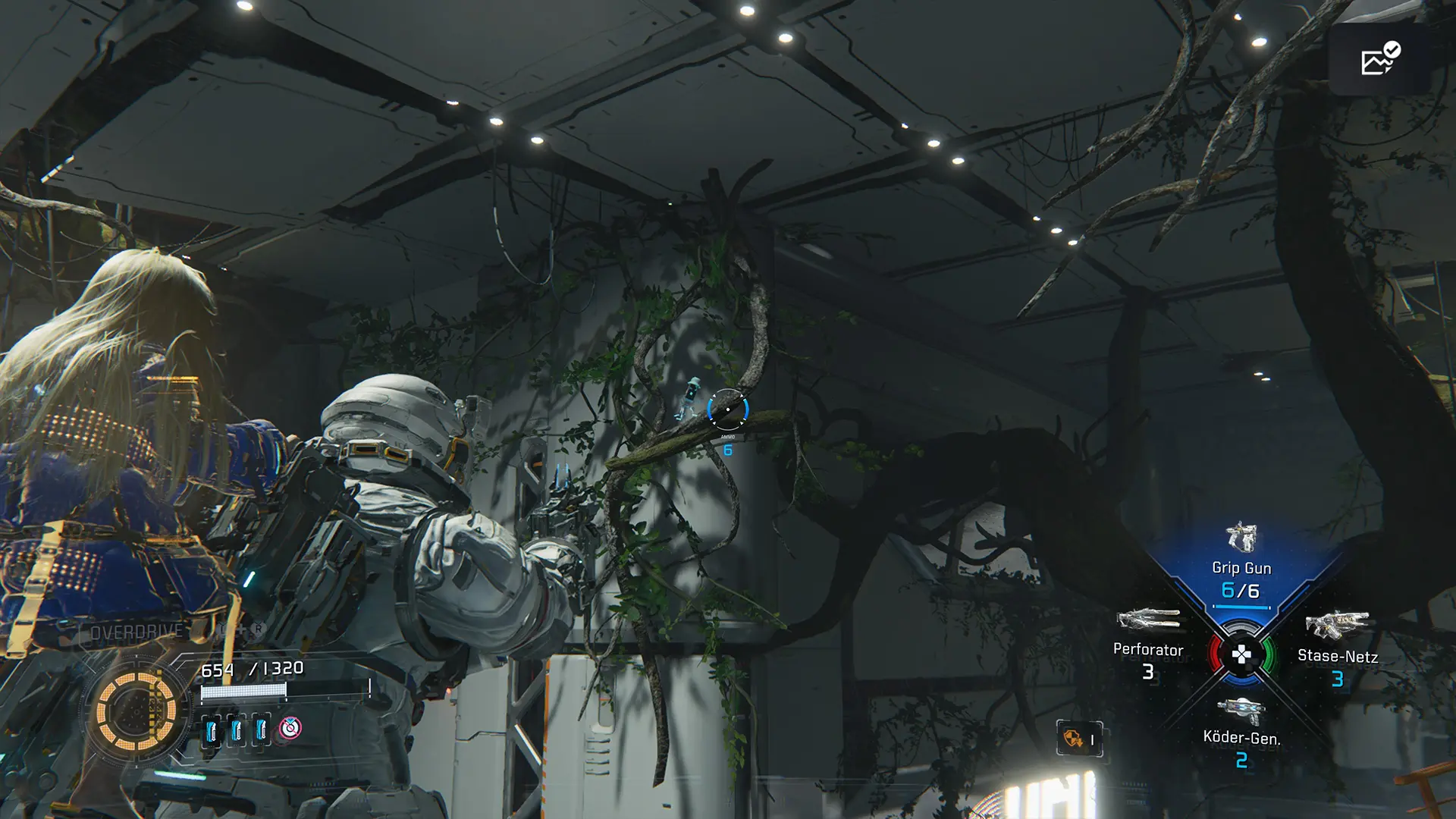Screen dimensions: 1456x819
Task: Equip the Köder-Gen. weapon
Action: click(1241, 730)
